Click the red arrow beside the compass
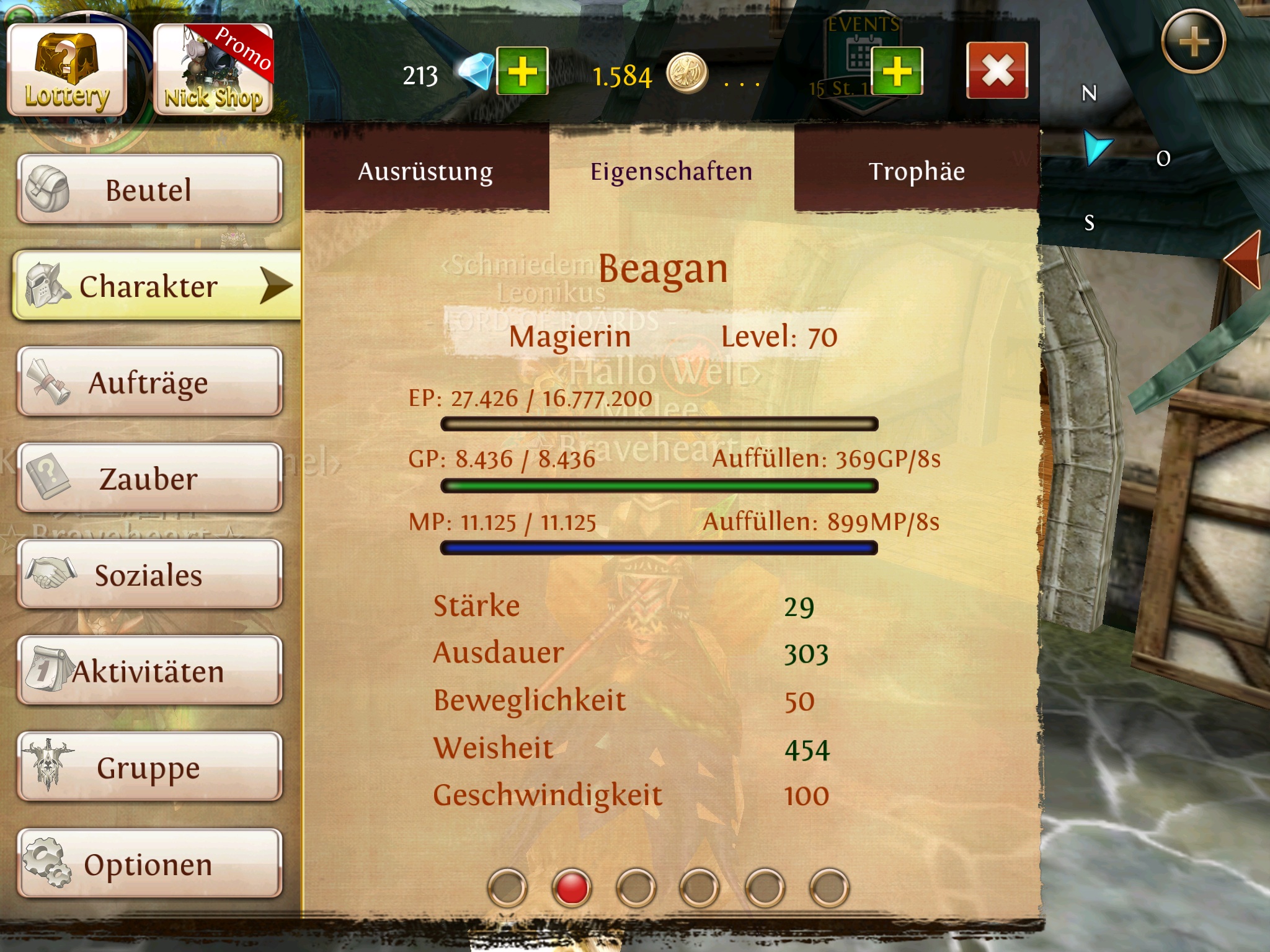1270x952 pixels. pyautogui.click(x=1244, y=260)
